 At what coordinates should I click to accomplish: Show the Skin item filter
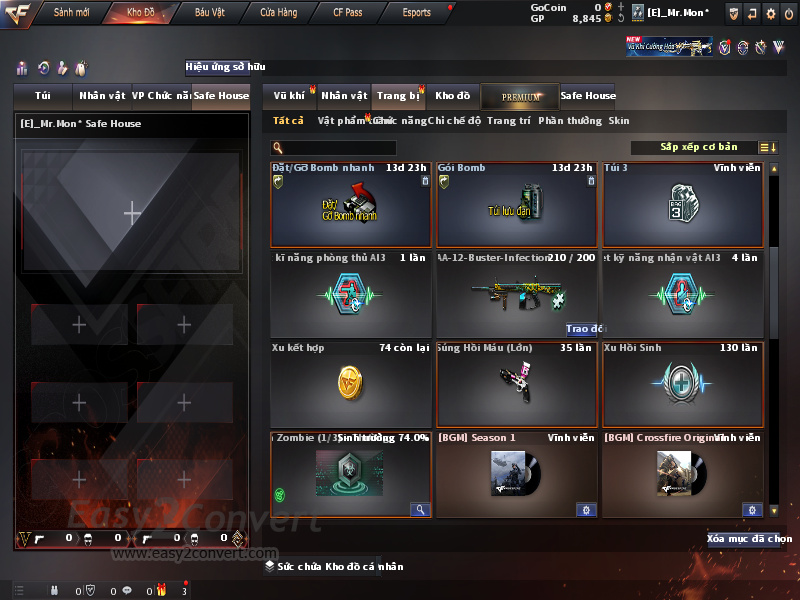coord(619,121)
